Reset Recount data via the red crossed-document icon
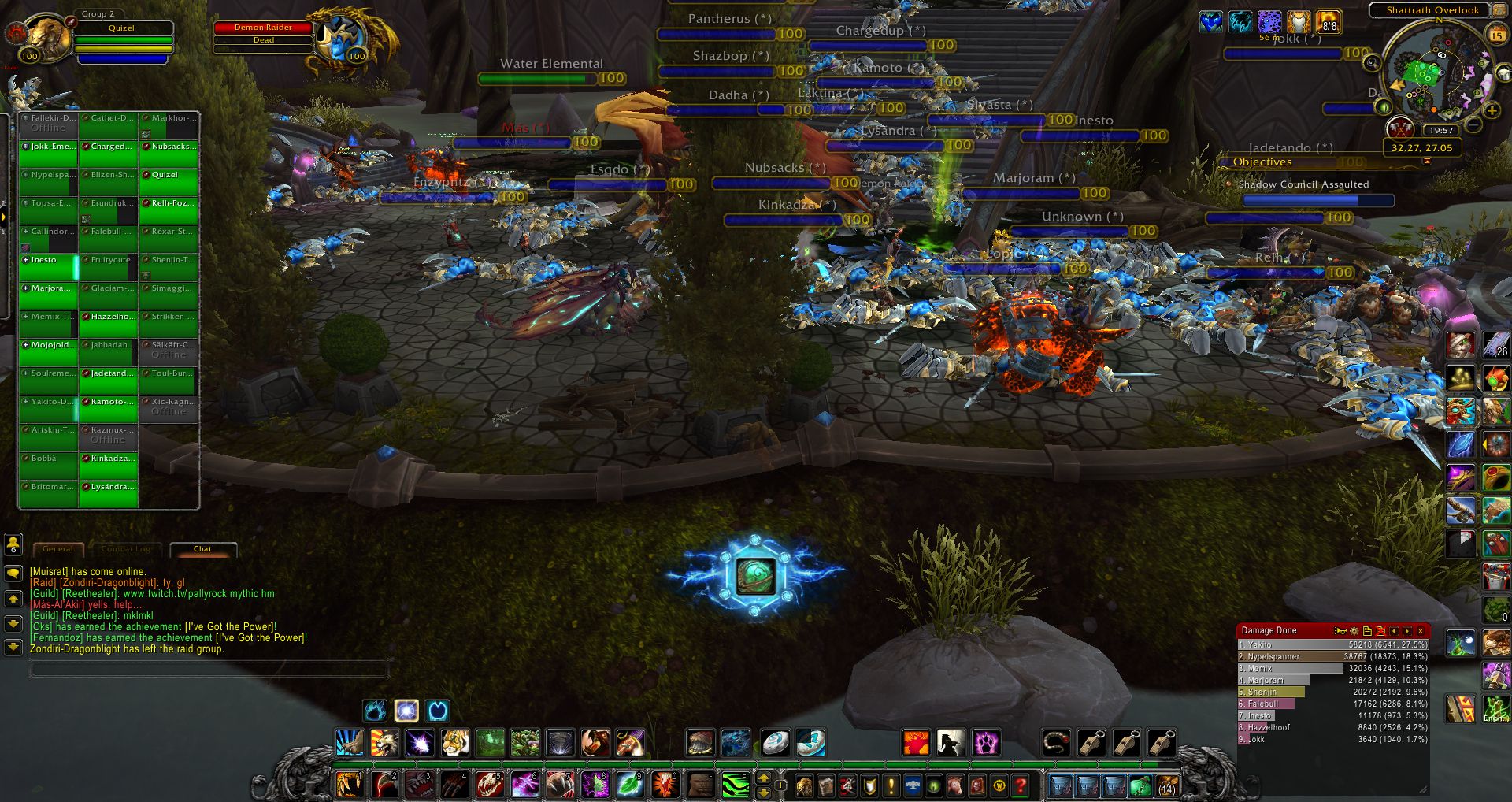The width and height of the screenshot is (1512, 802). coord(1380,631)
